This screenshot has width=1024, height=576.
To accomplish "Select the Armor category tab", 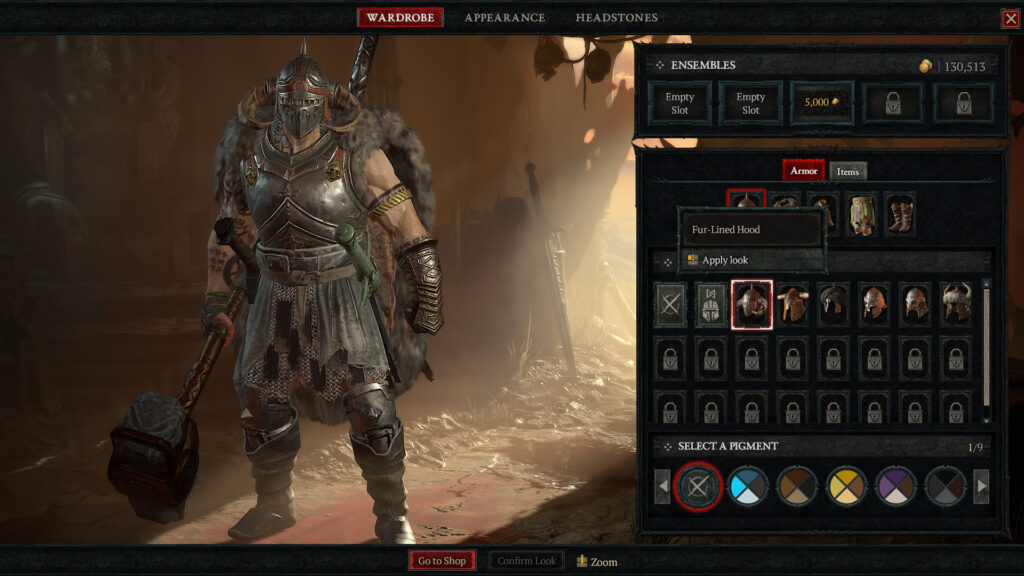I will coord(803,171).
